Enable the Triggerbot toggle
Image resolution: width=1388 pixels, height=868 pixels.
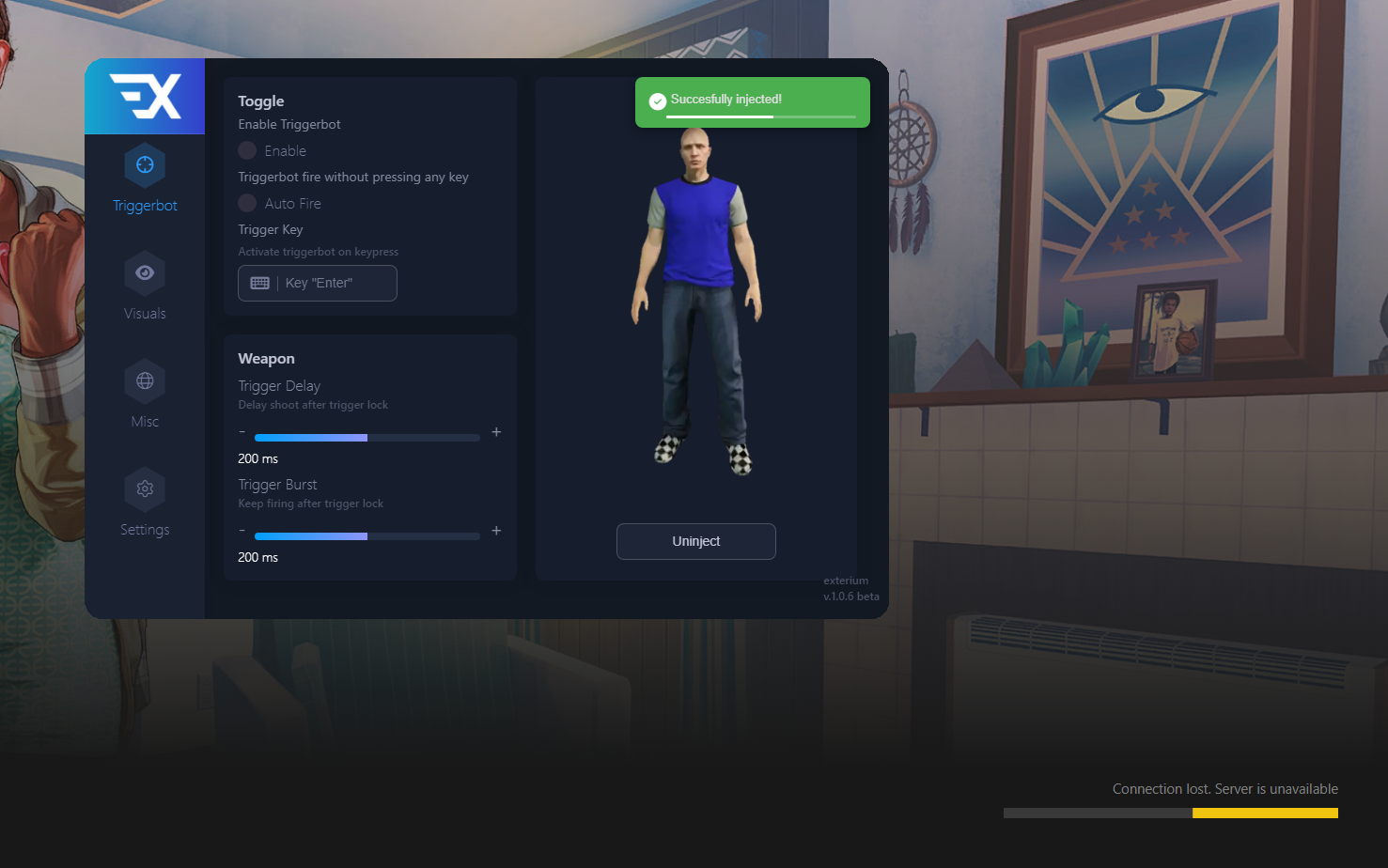coord(246,150)
